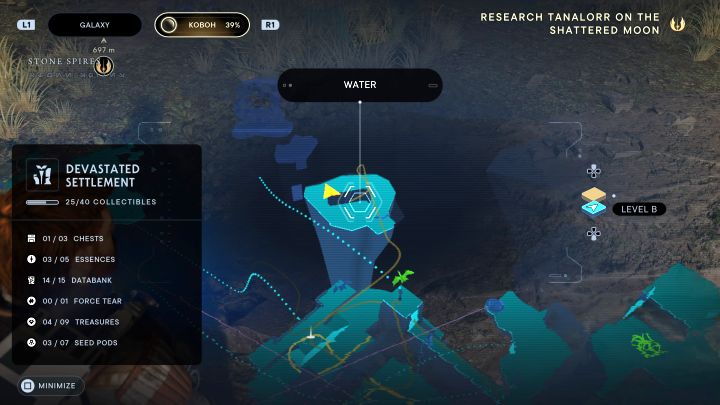Image resolution: width=720 pixels, height=405 pixels.
Task: Switch to the Galaxy map tab
Action: click(95, 24)
